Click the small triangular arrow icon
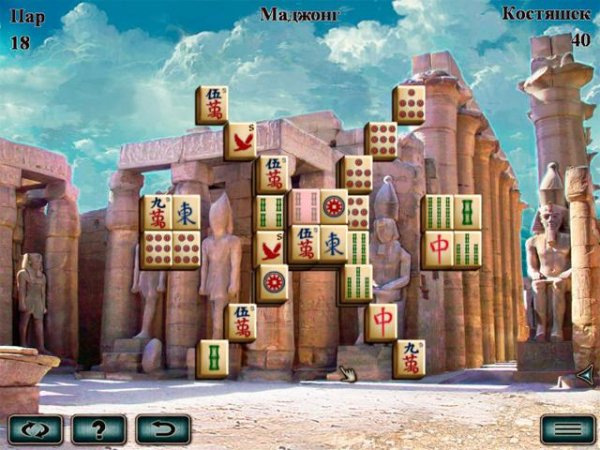 click(585, 376)
